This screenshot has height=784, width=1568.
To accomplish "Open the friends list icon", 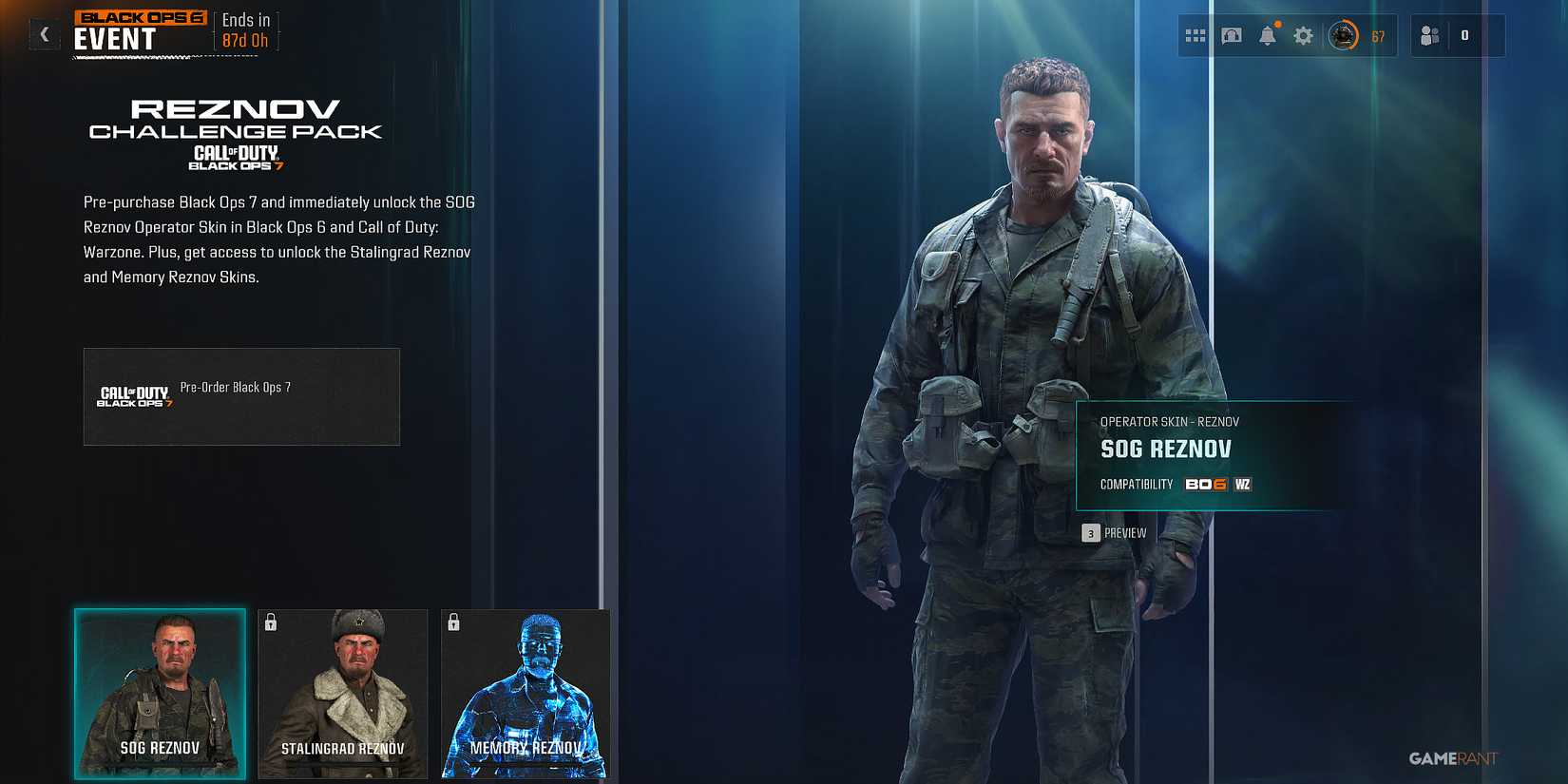I will tap(1428, 35).
